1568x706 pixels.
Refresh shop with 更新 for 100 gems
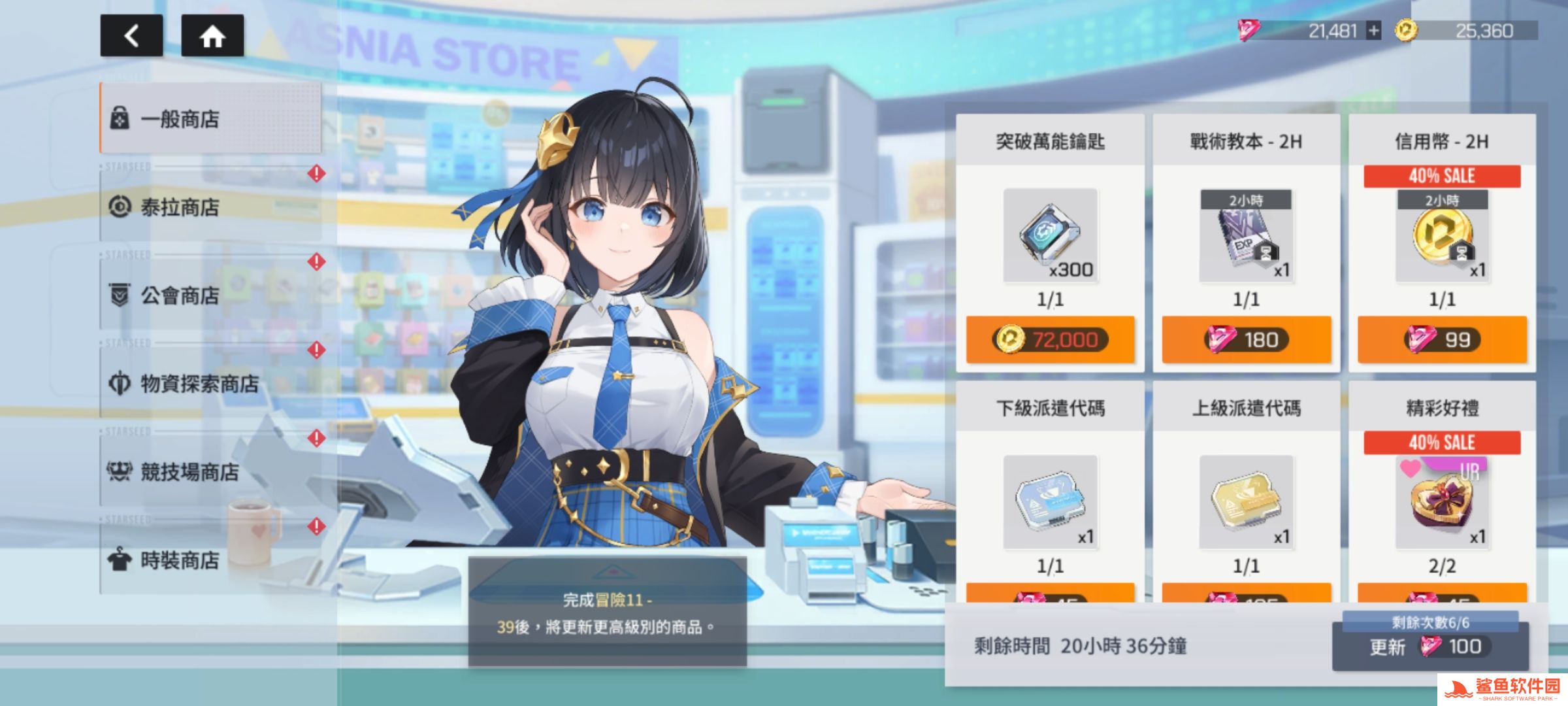1429,647
